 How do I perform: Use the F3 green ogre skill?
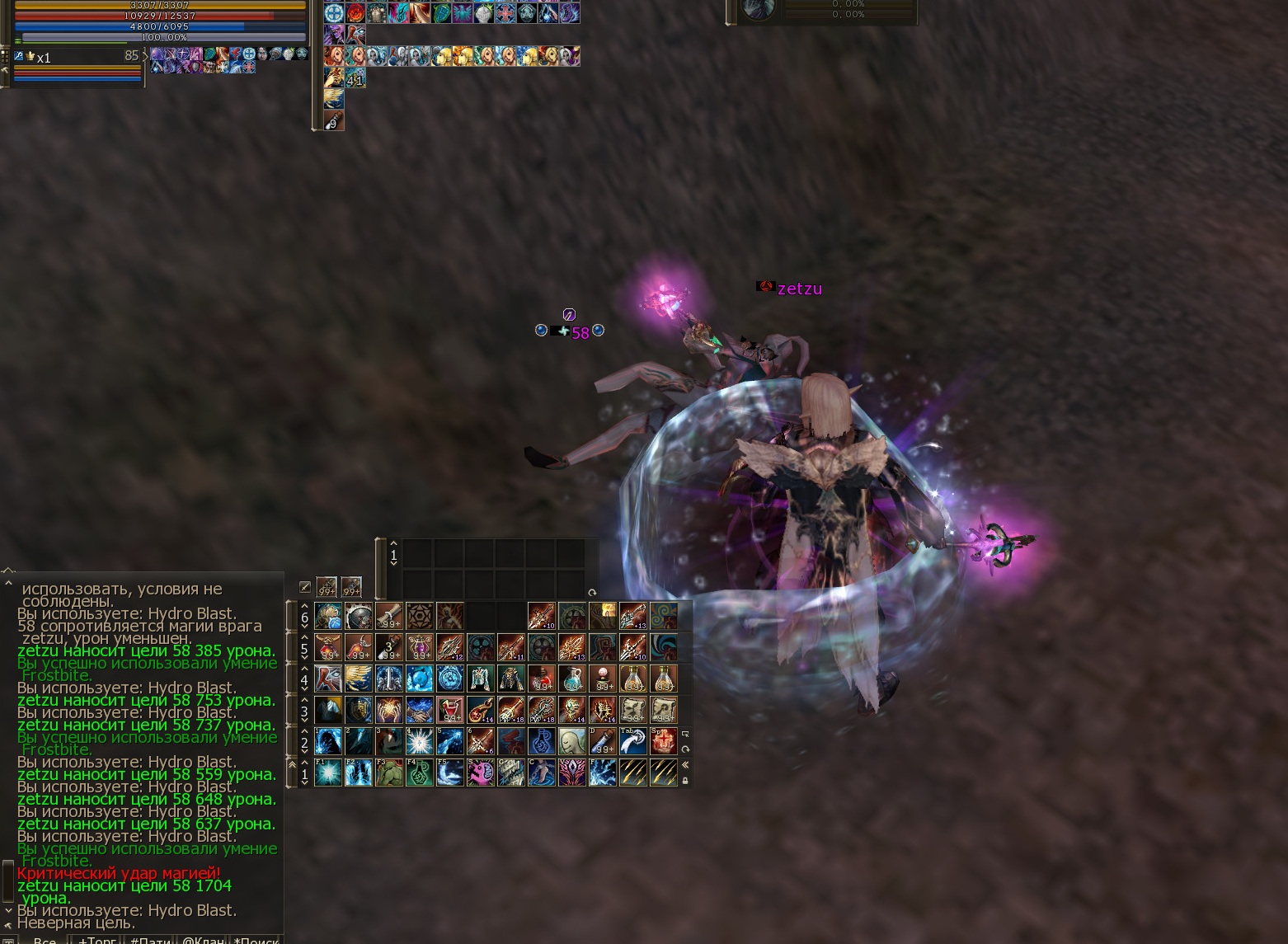tap(389, 773)
